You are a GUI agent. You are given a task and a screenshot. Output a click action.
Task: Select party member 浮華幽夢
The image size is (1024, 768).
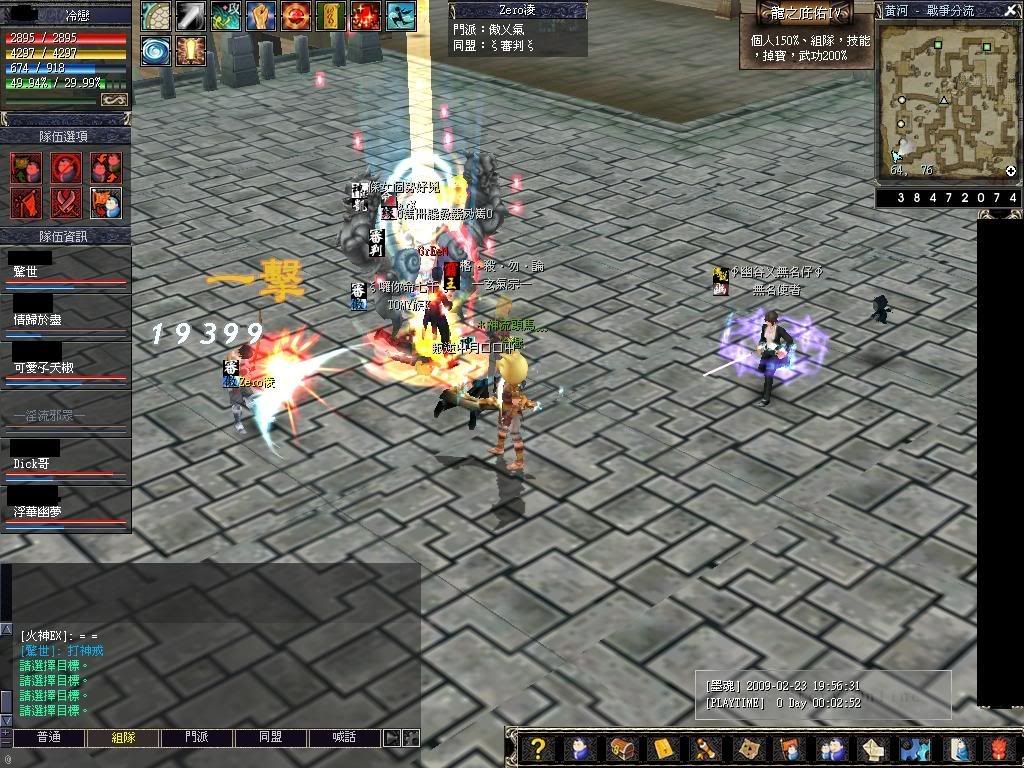pos(65,510)
